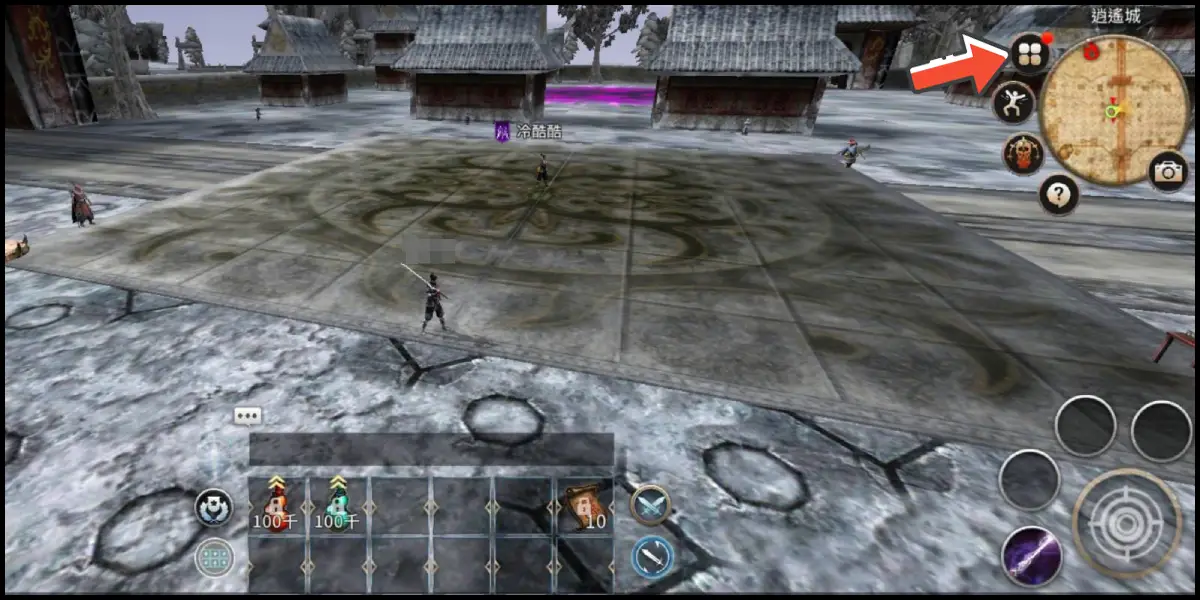The height and width of the screenshot is (600, 1200).
Task: Take a screenshot with the camera button
Action: coord(1167,171)
